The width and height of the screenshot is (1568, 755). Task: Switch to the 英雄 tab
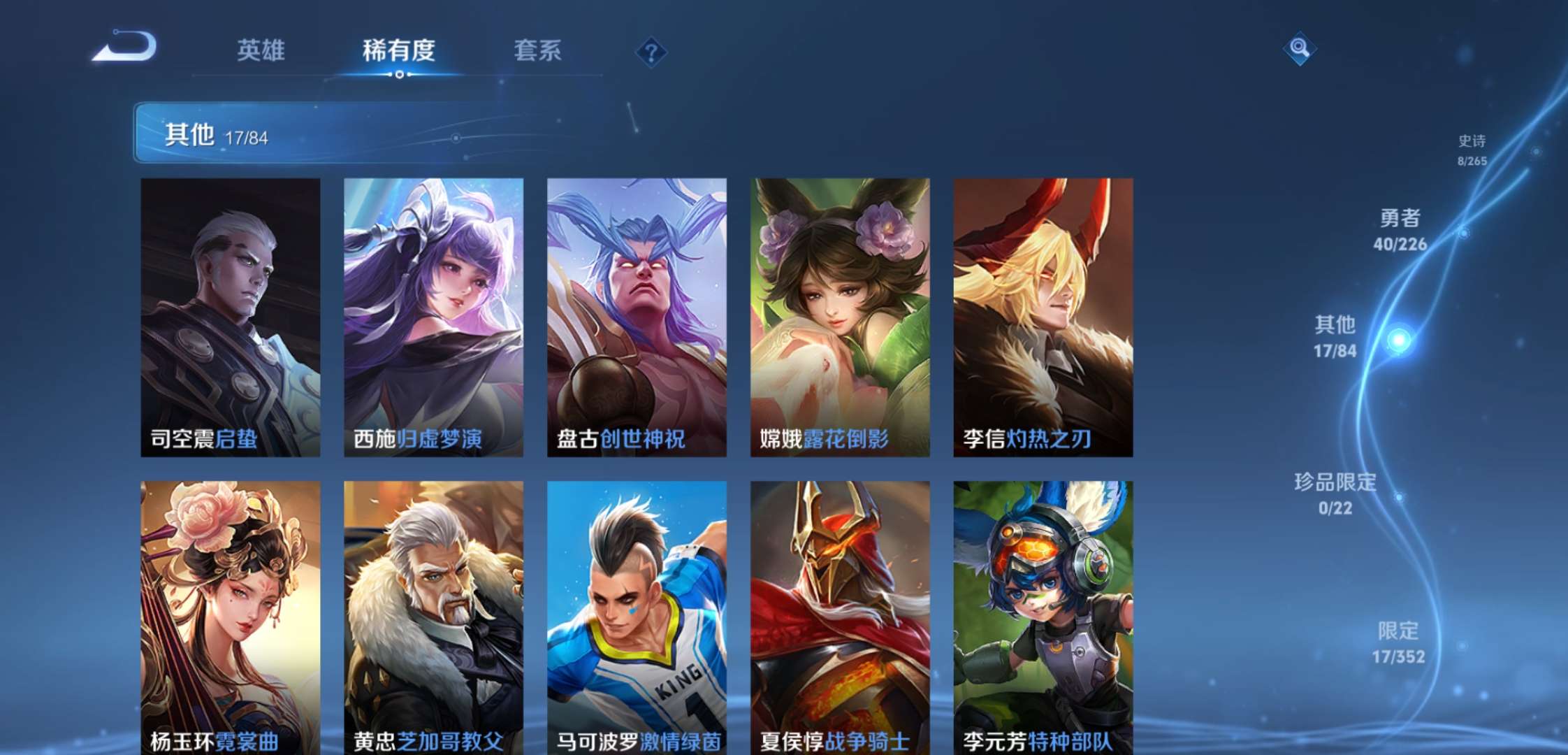pos(261,50)
